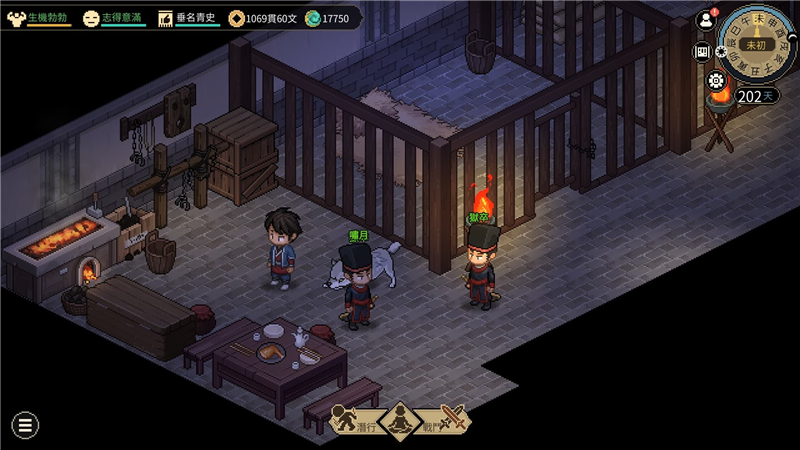Open the hamburger menu button
The width and height of the screenshot is (800, 450).
tap(25, 424)
